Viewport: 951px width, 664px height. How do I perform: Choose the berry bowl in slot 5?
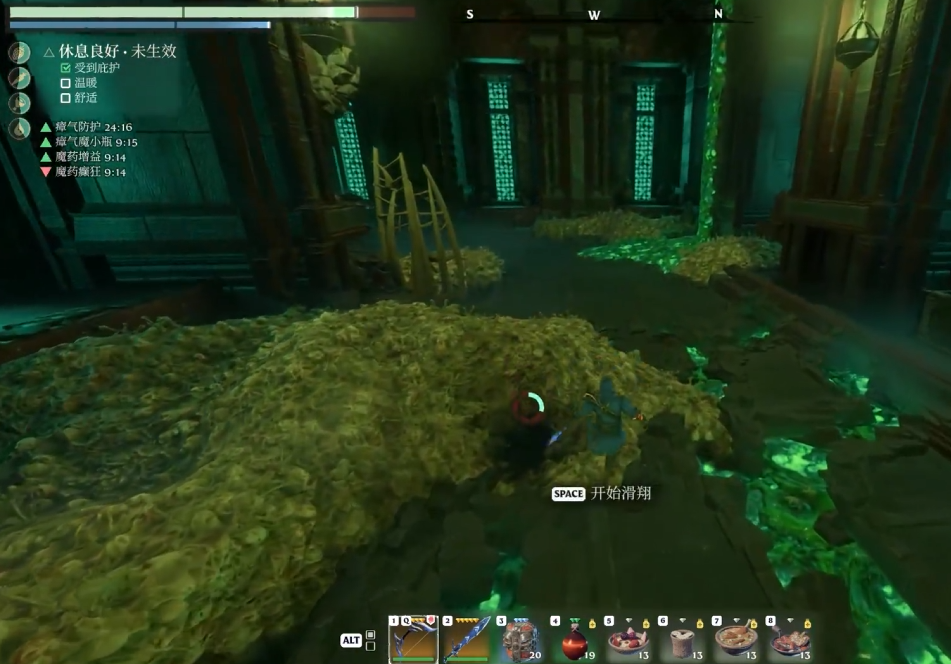[x=628, y=639]
